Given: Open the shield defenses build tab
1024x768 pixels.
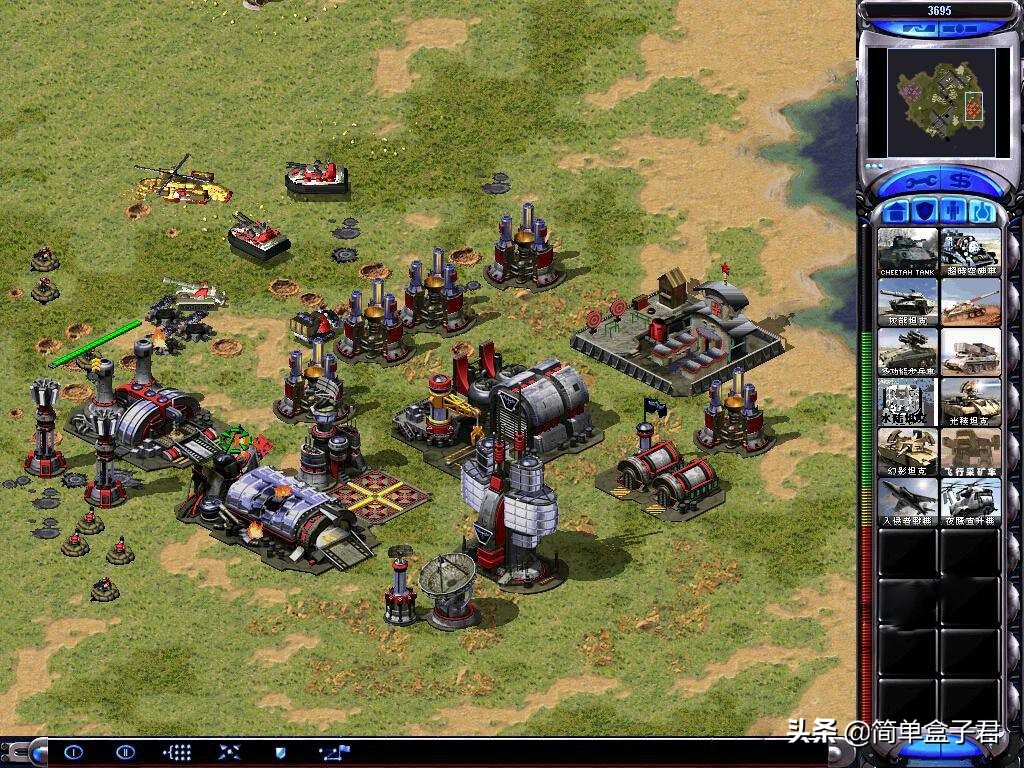Looking at the screenshot, I should click(x=925, y=212).
